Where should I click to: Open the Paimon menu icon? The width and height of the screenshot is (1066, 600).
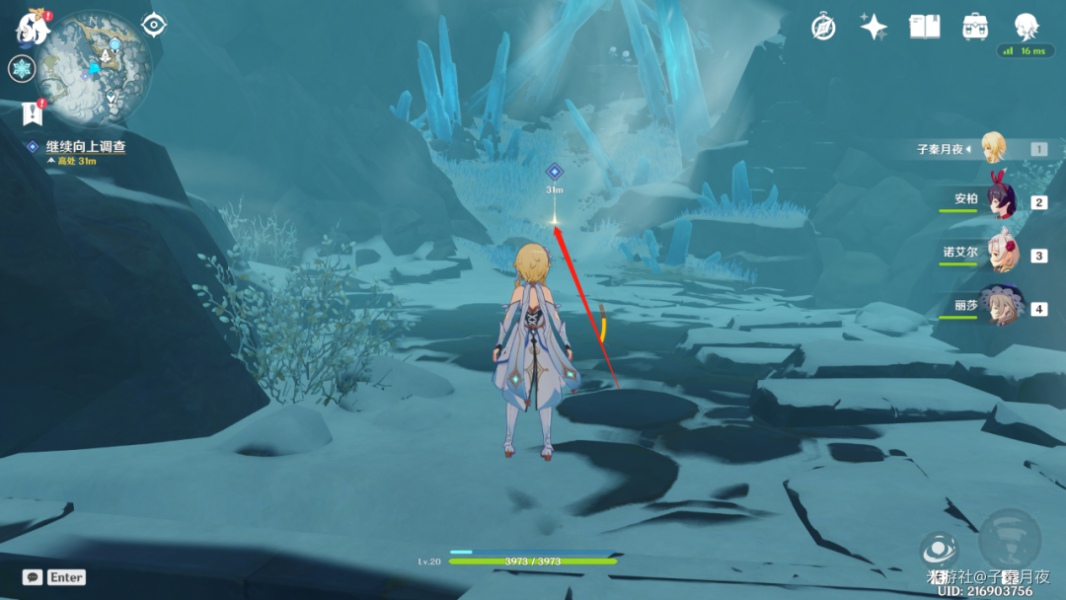click(x=31, y=28)
